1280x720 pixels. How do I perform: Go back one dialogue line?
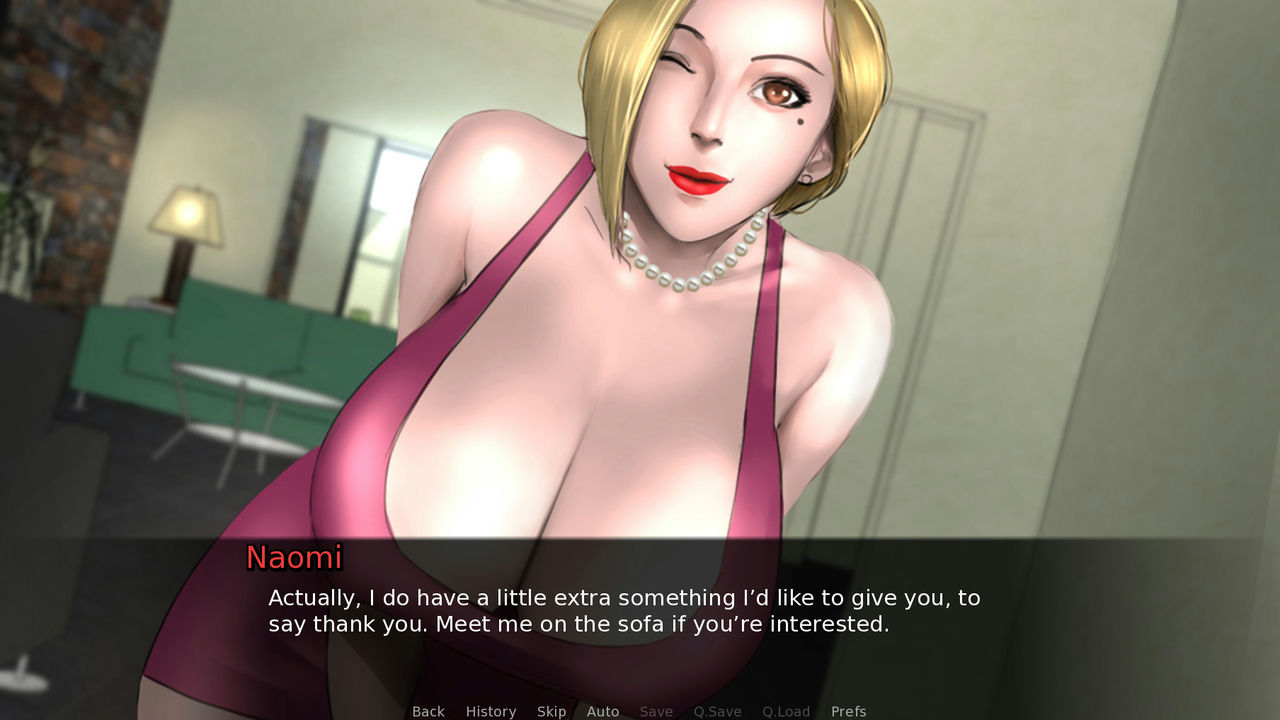(x=428, y=711)
